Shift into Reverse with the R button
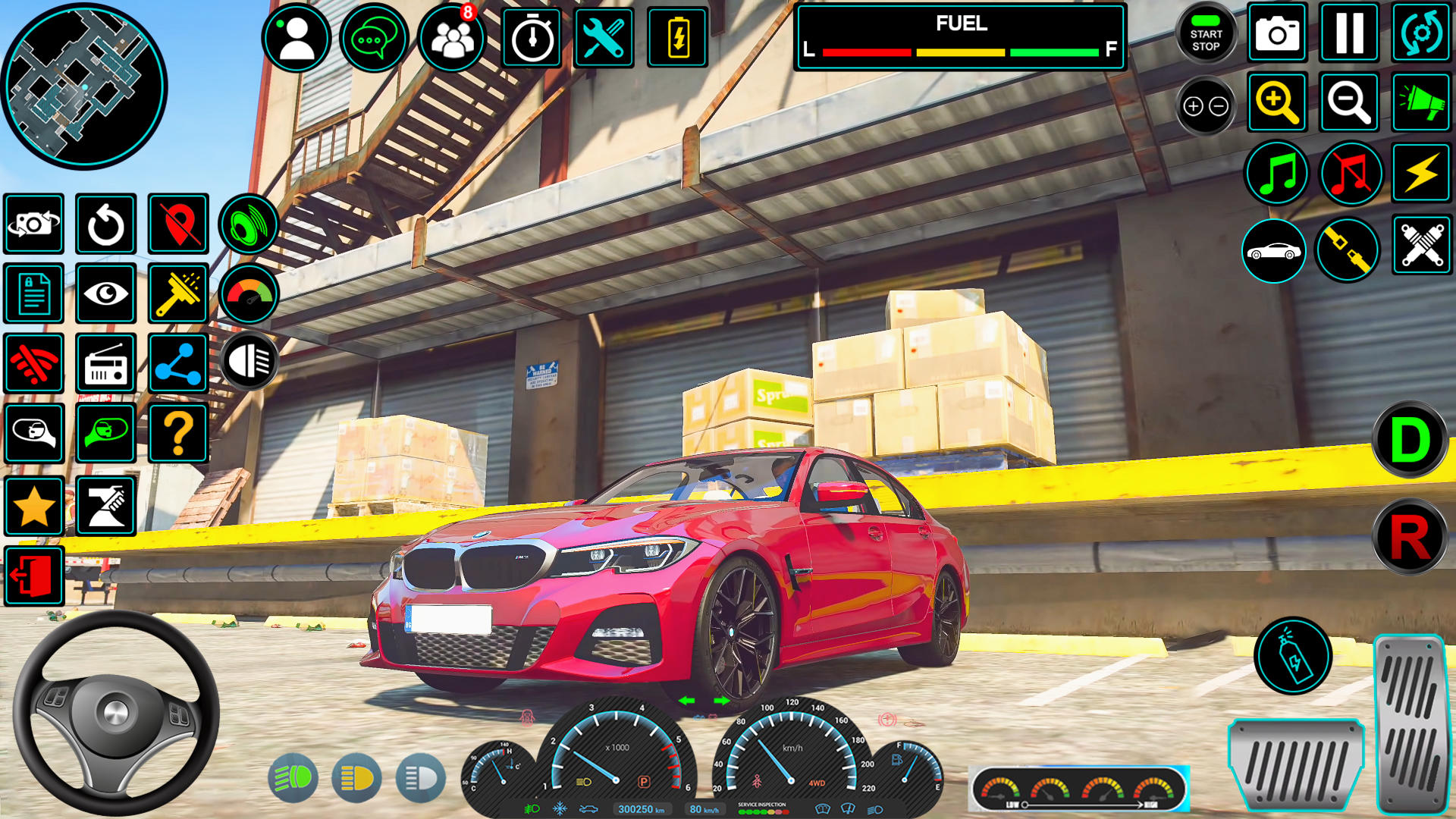This screenshot has width=1456, height=819. pos(1410,537)
